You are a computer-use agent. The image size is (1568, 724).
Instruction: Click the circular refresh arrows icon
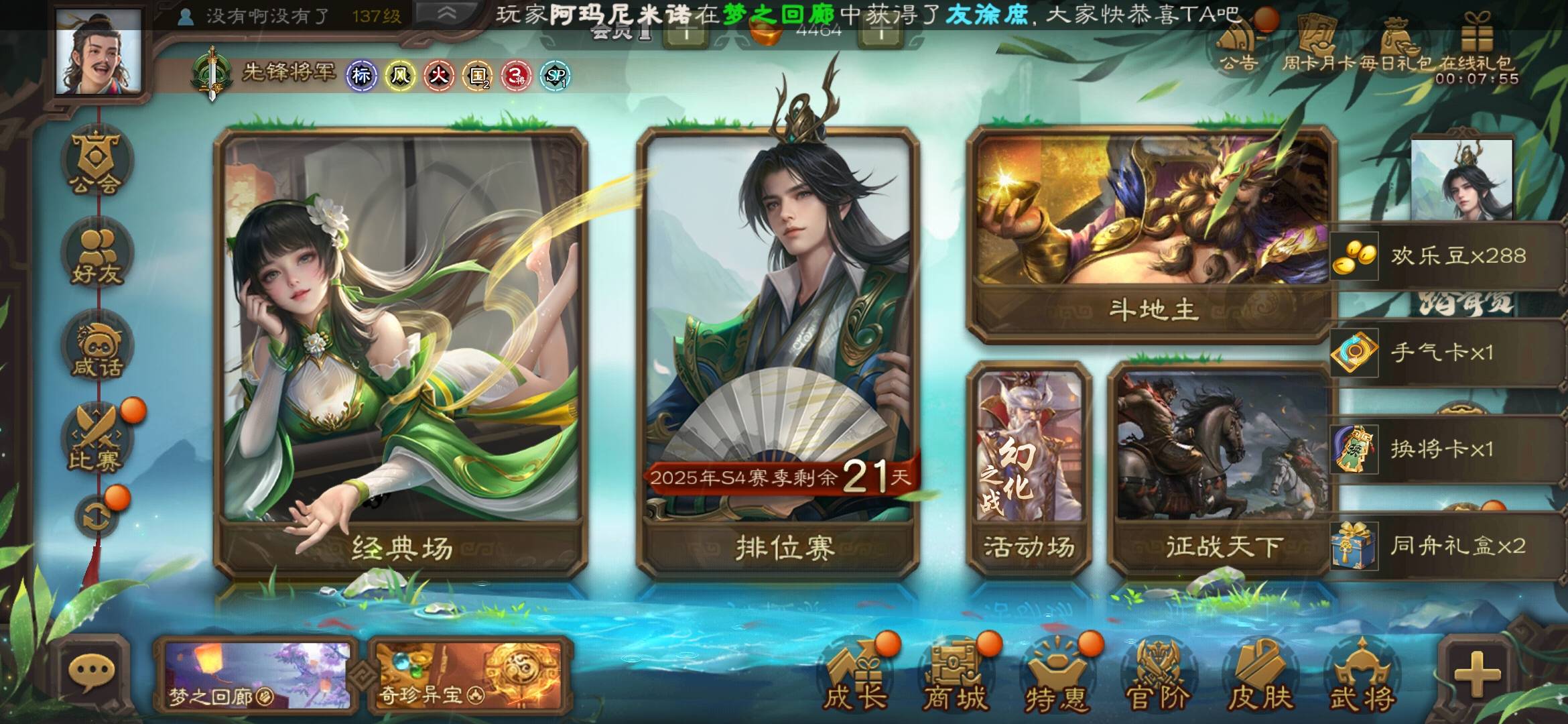pos(96,516)
